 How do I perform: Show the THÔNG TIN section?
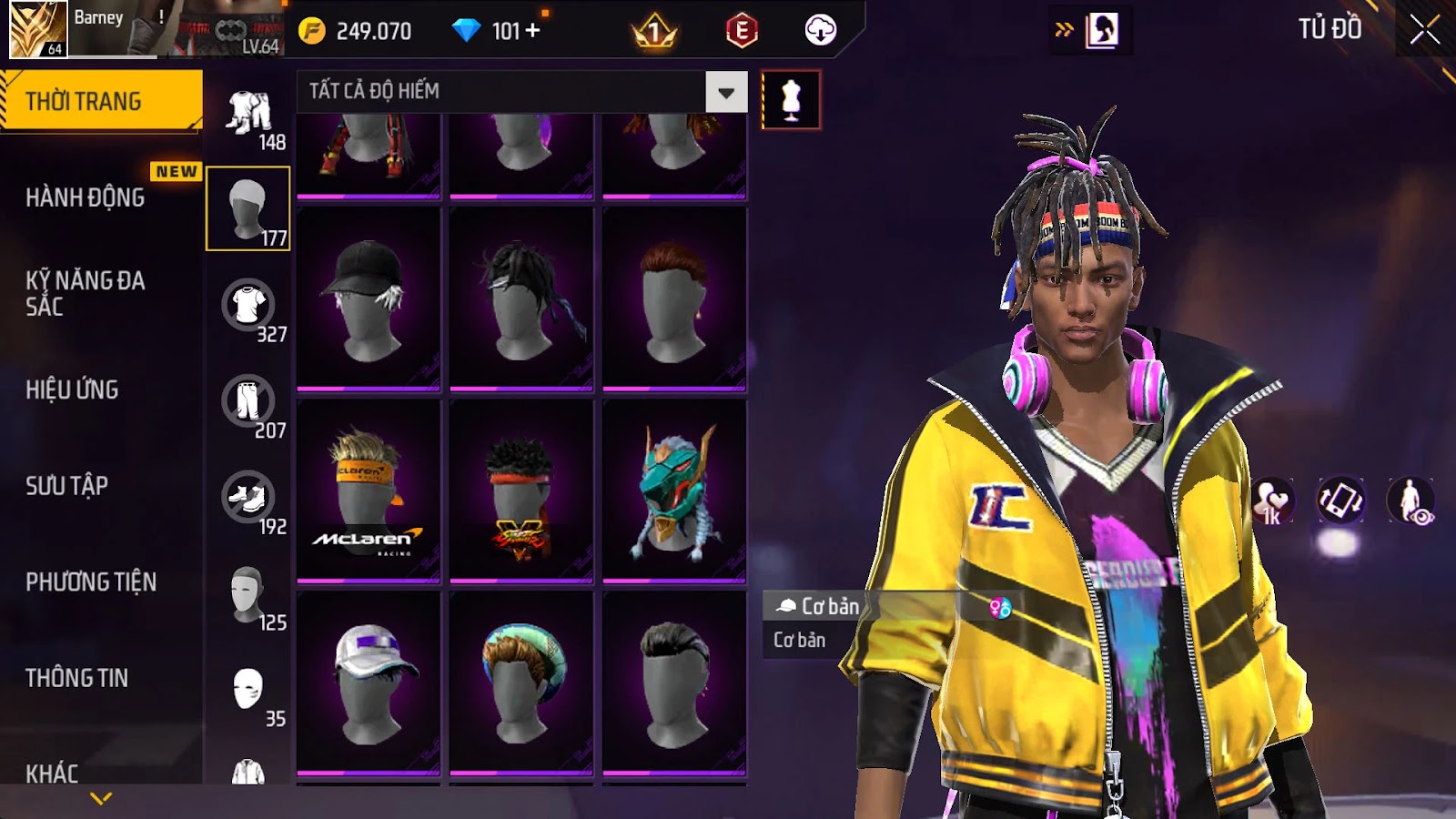(x=77, y=678)
